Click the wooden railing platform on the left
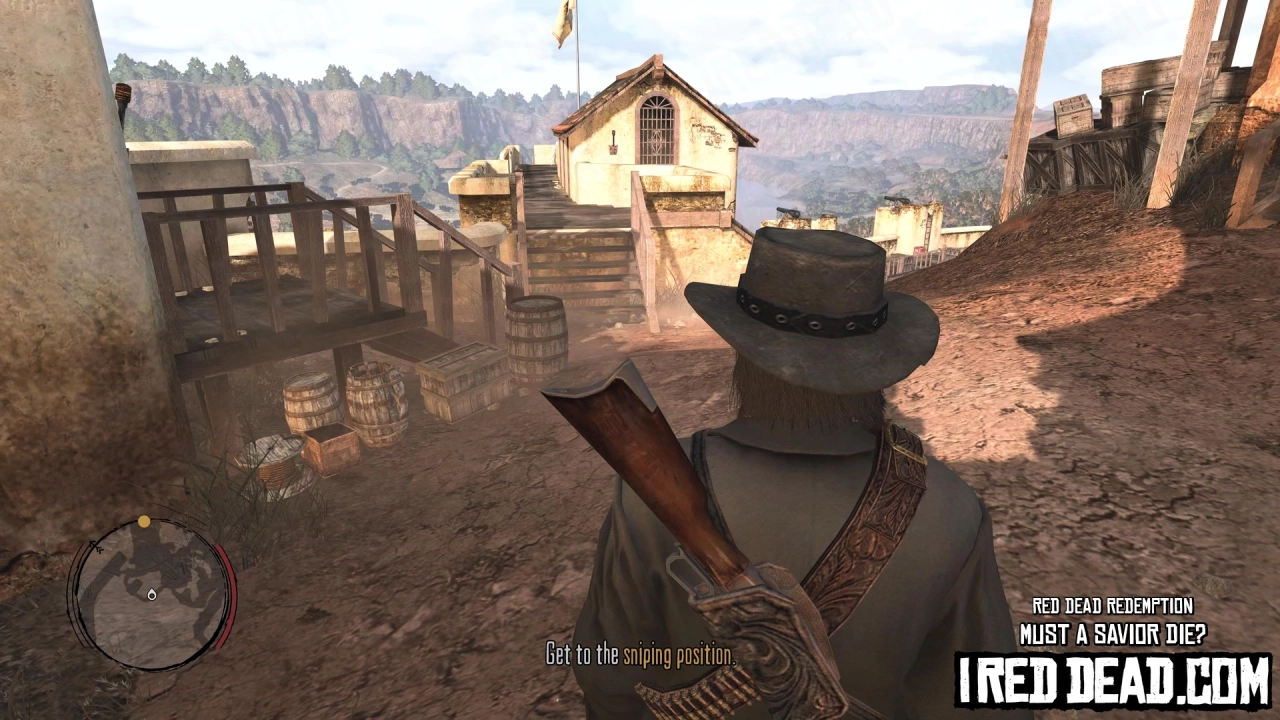Viewport: 1280px width, 720px height. tap(280, 260)
